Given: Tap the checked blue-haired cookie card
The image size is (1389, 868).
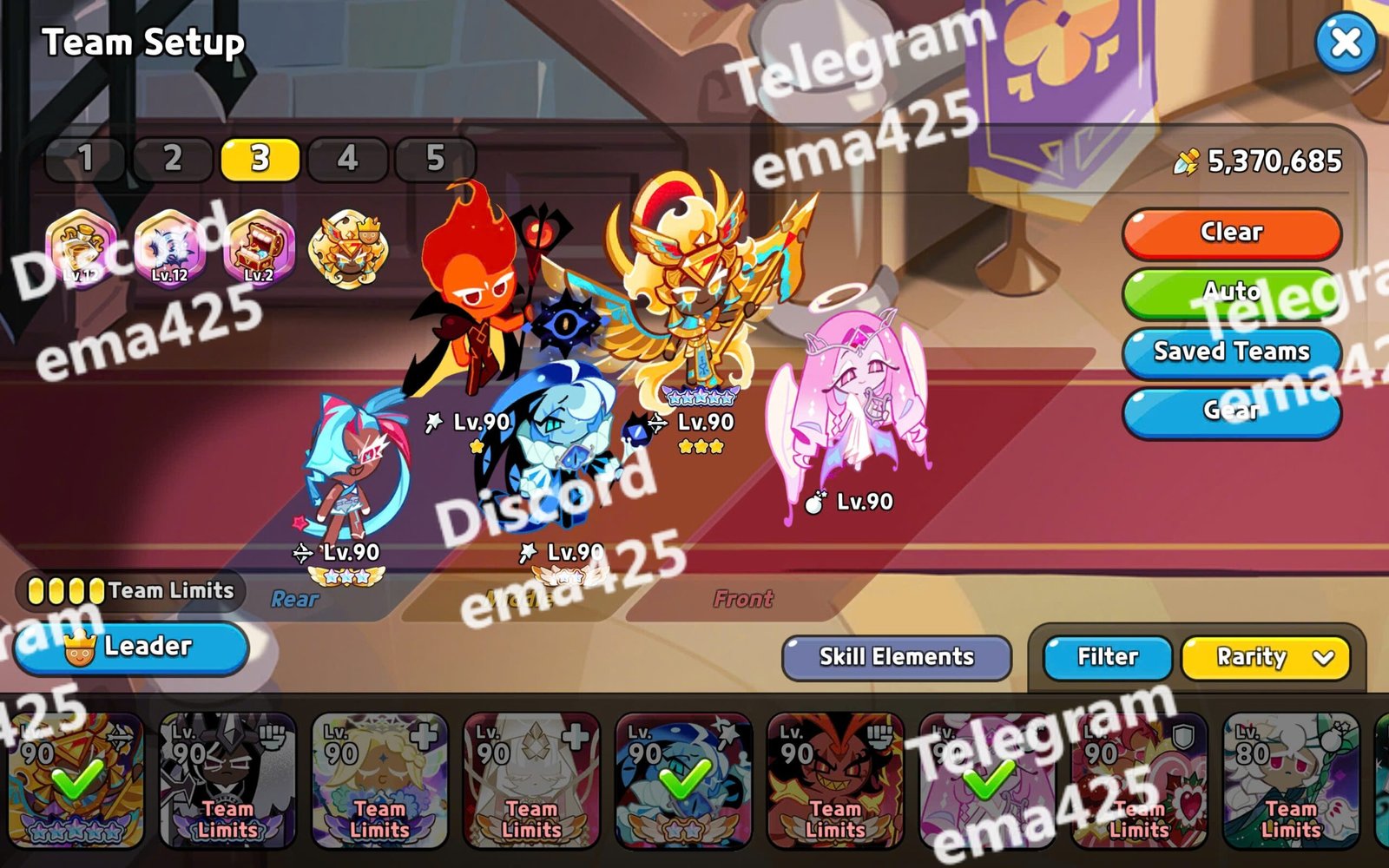Looking at the screenshot, I should (683, 779).
